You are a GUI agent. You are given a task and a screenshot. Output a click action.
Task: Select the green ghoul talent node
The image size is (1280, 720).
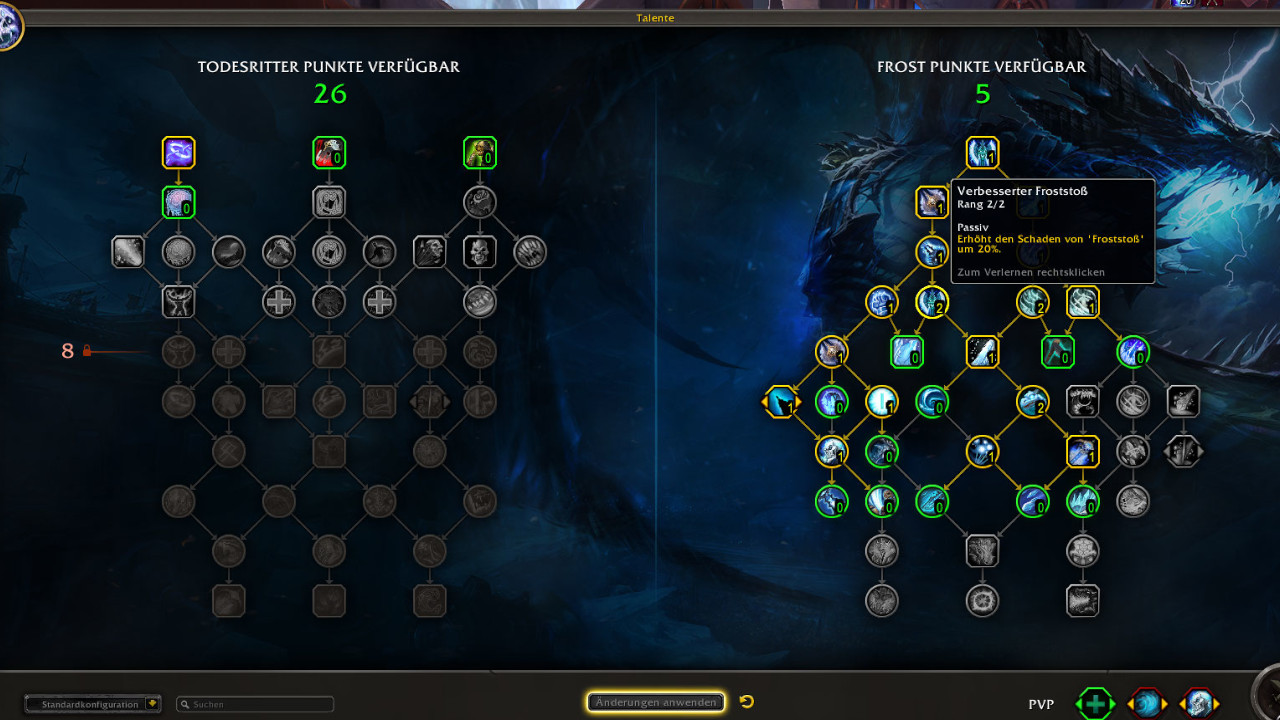click(480, 153)
